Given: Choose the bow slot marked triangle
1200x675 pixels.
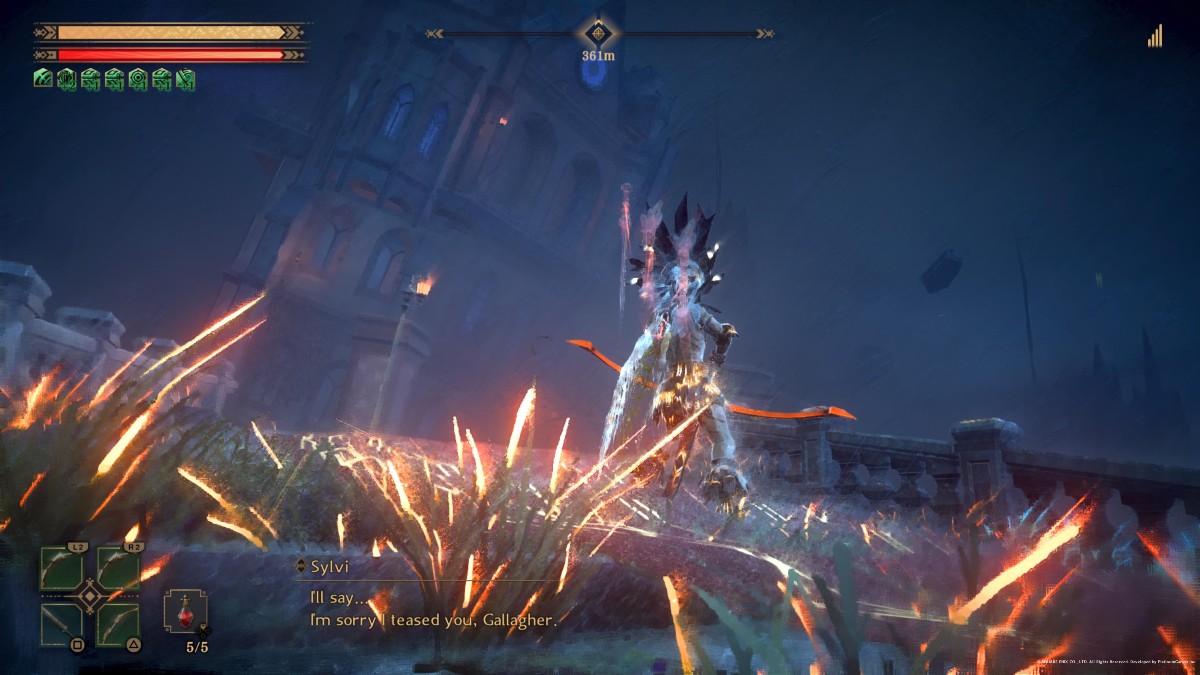Looking at the screenshot, I should pyautogui.click(x=117, y=624).
